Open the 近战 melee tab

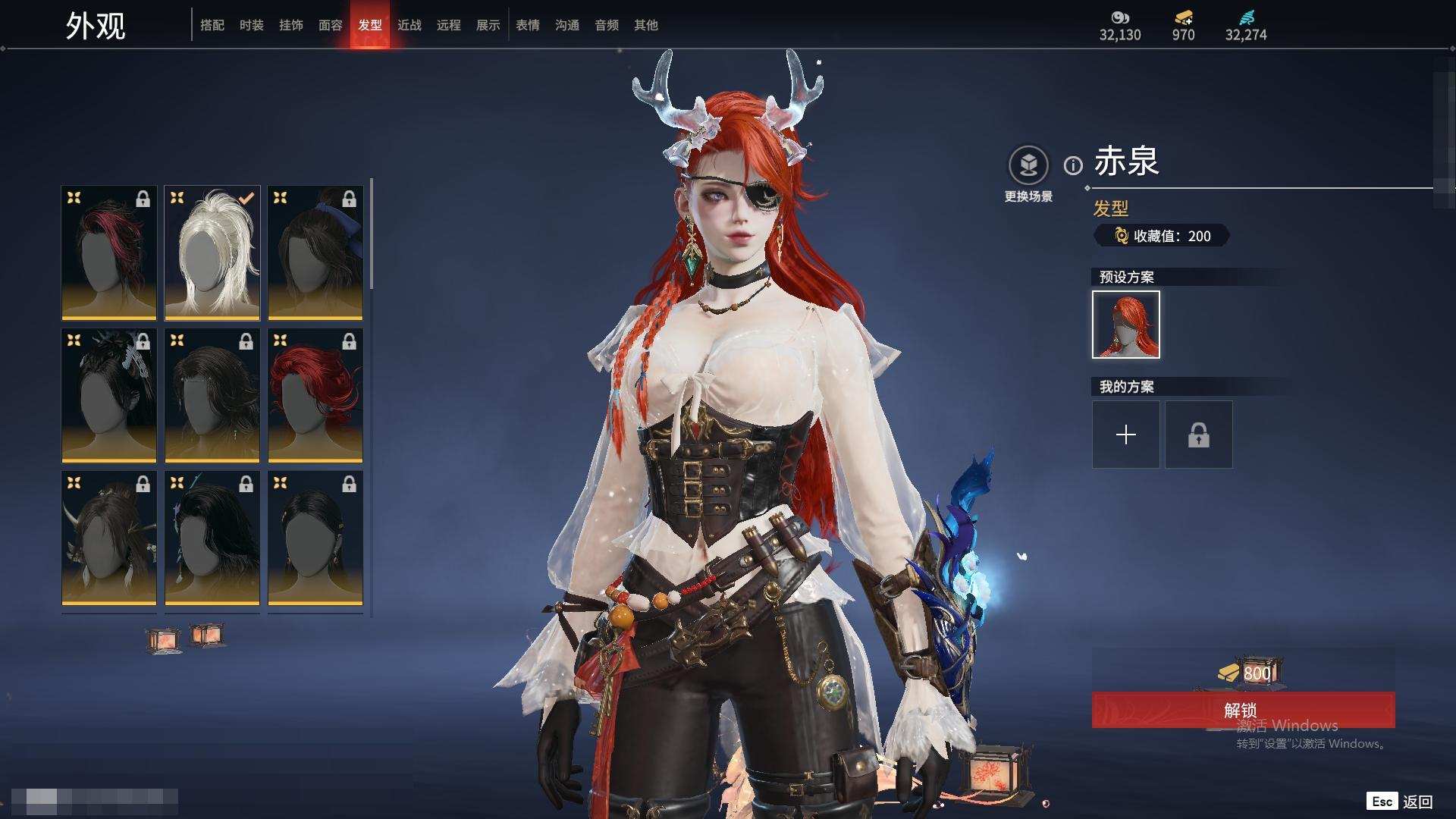pos(409,25)
